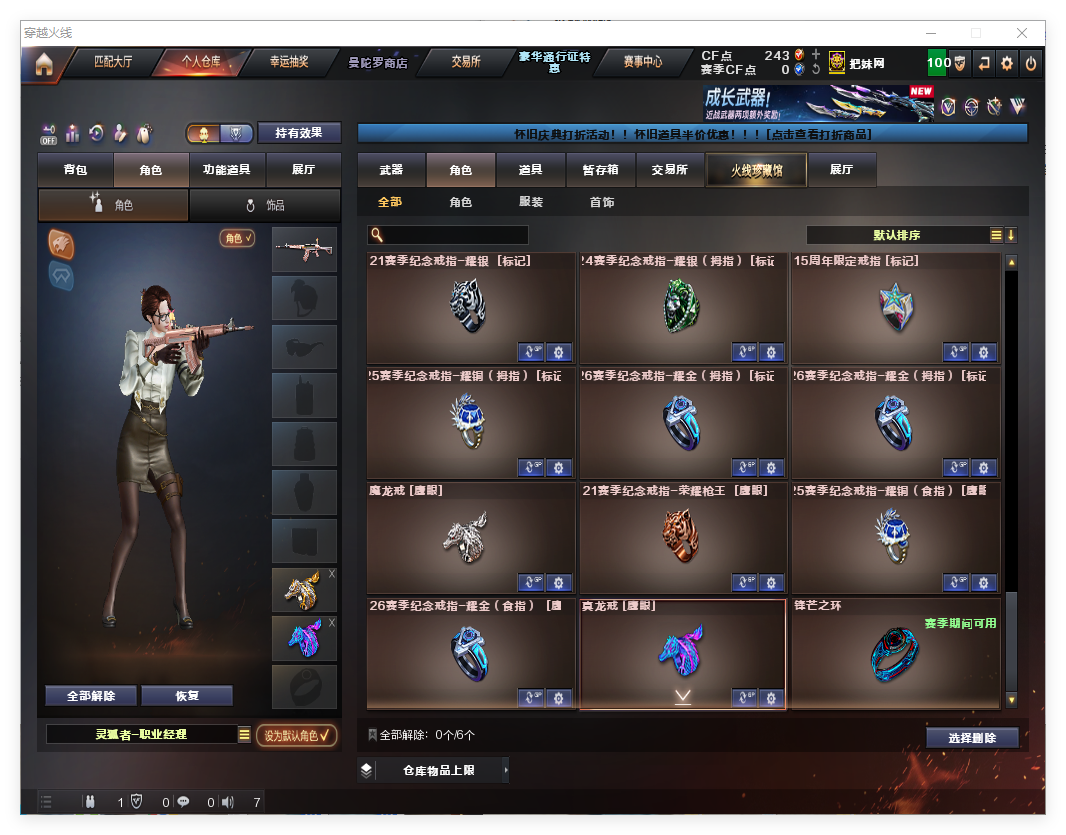Set character as default with 设为默认角色

point(296,735)
